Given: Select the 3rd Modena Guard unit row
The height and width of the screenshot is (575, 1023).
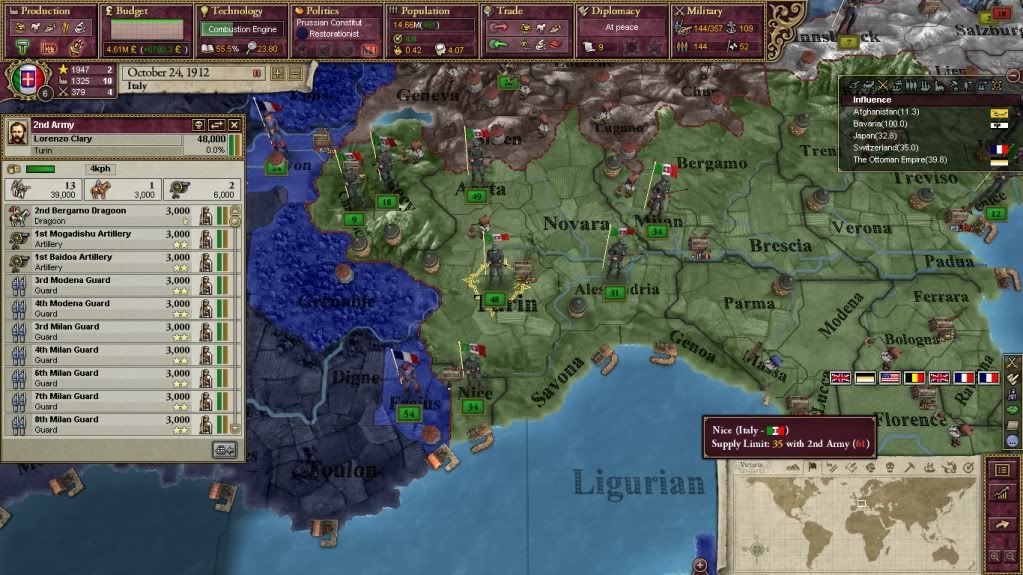Looking at the screenshot, I should click(x=110, y=285).
